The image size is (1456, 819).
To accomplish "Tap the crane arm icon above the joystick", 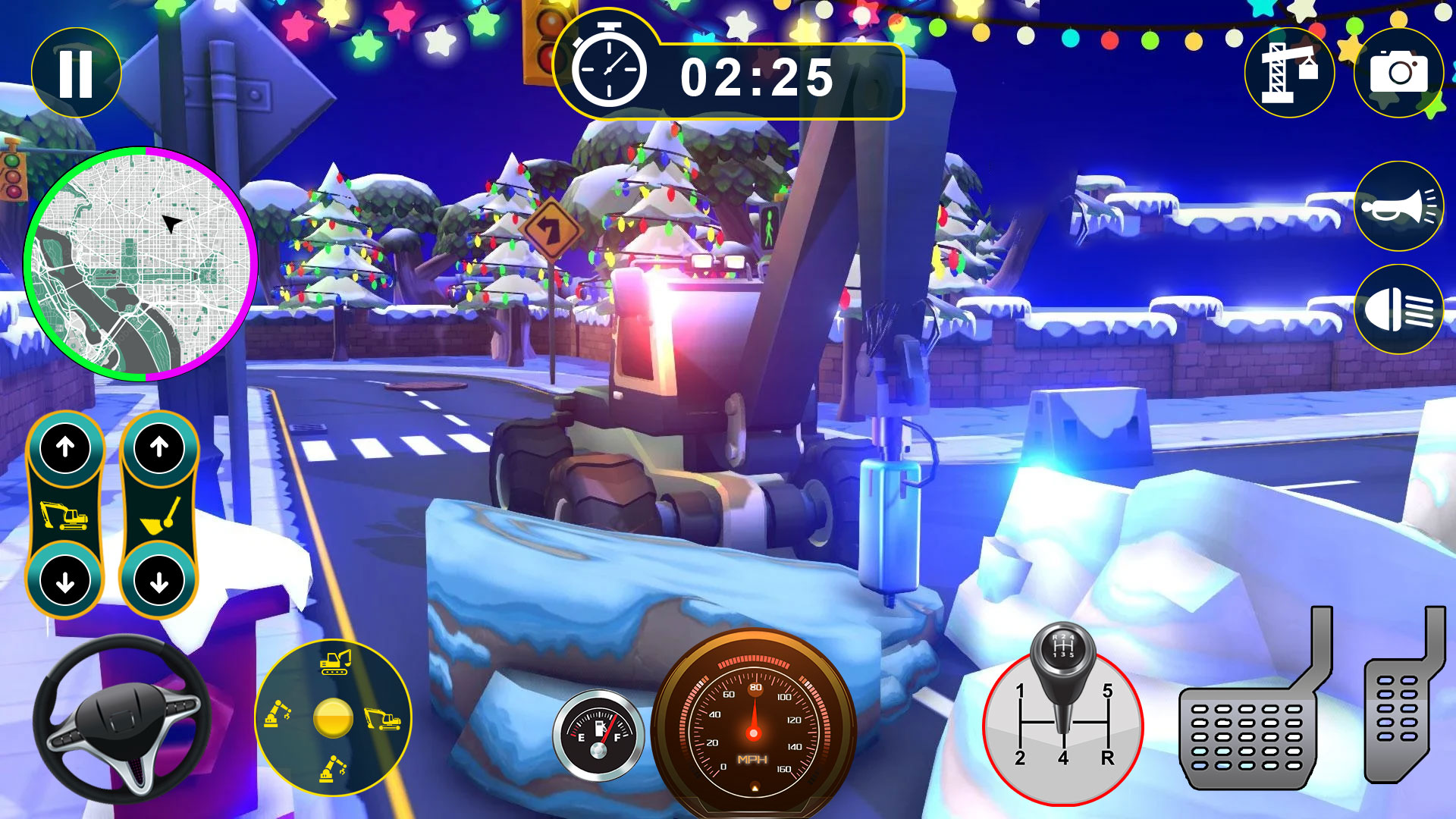I will click(334, 664).
